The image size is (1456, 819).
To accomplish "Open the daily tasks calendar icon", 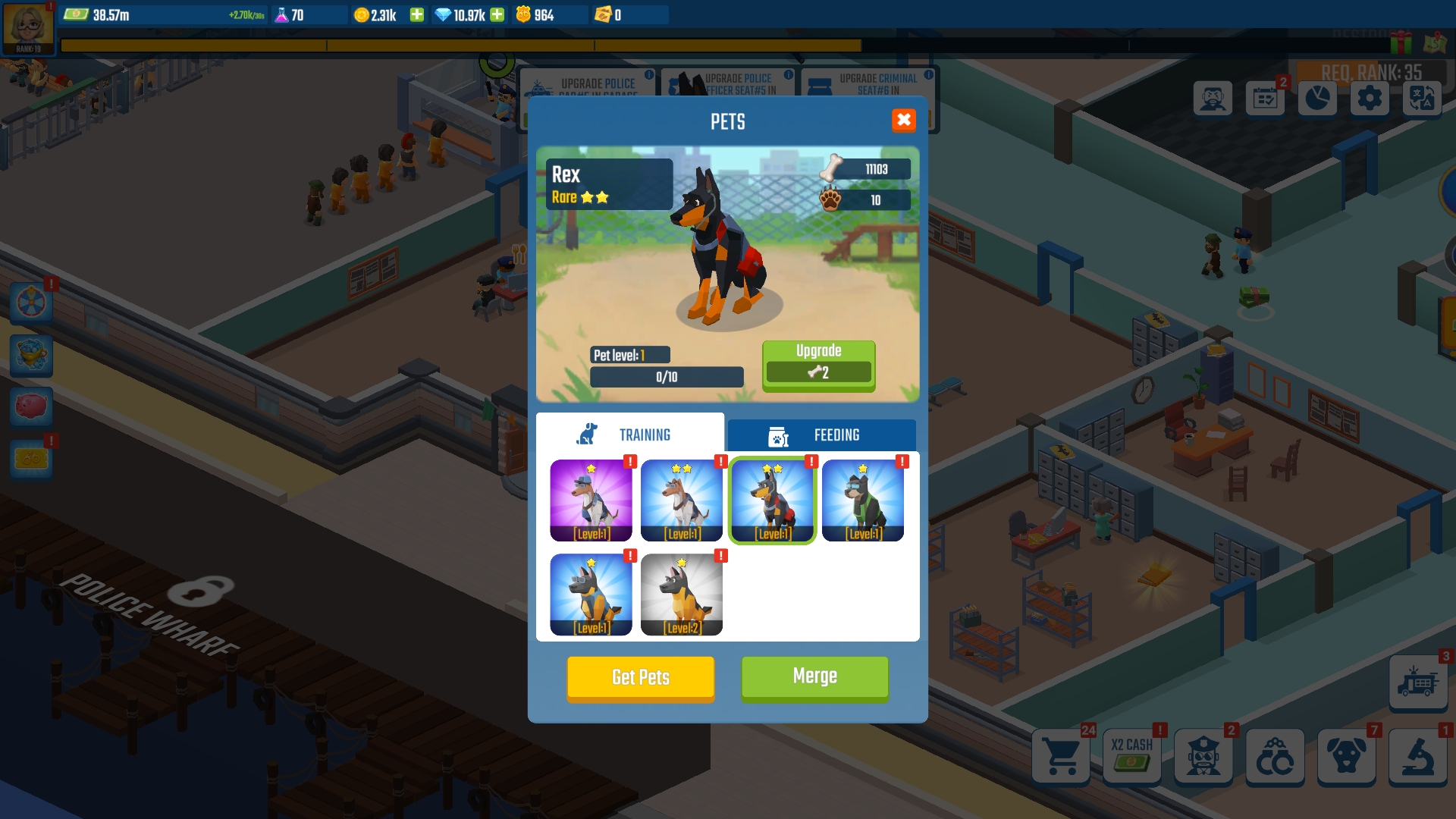I will pyautogui.click(x=1266, y=99).
